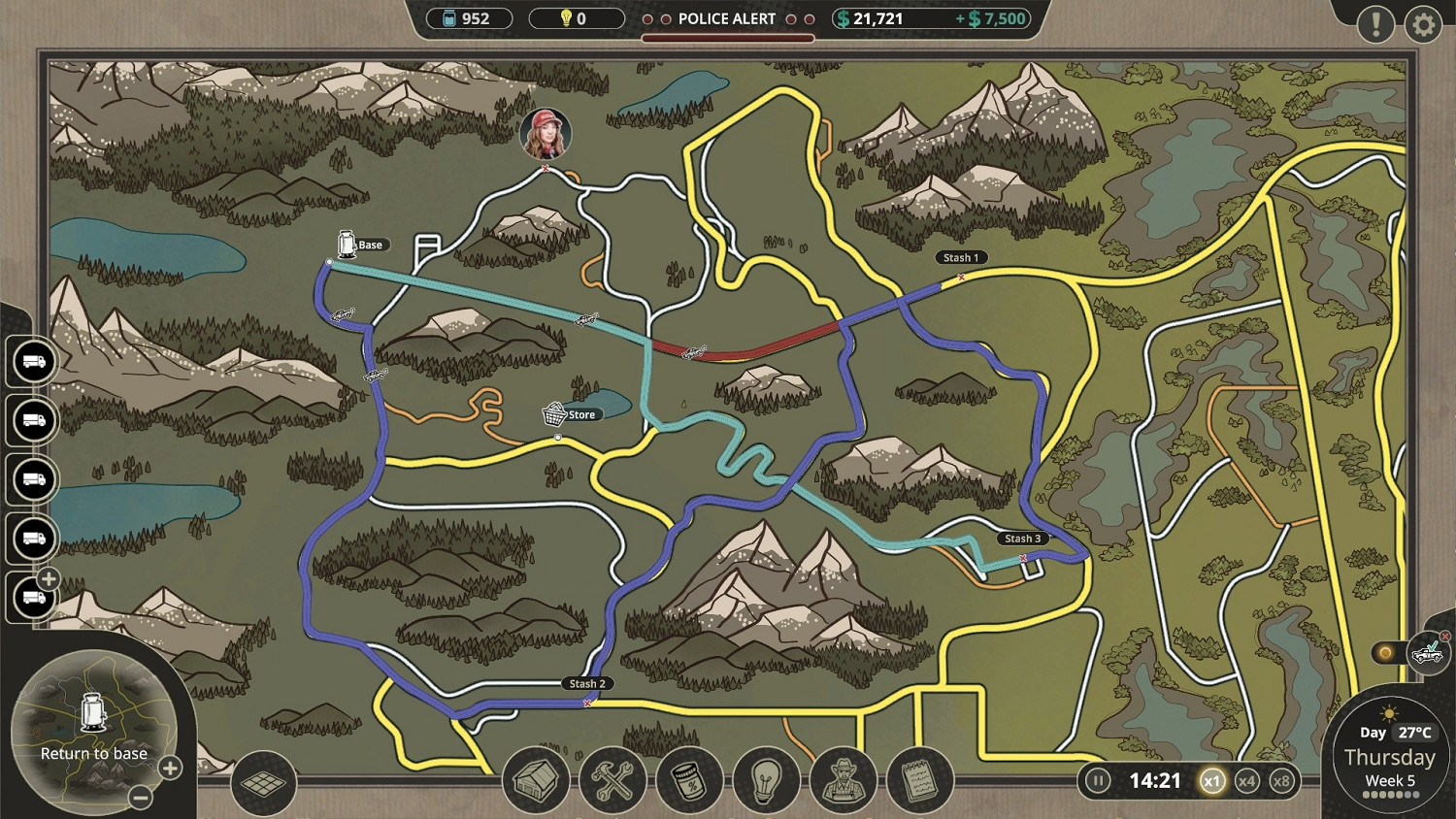This screenshot has height=819, width=1456.
Task: Click the Stash 2 label on the map
Action: [587, 683]
